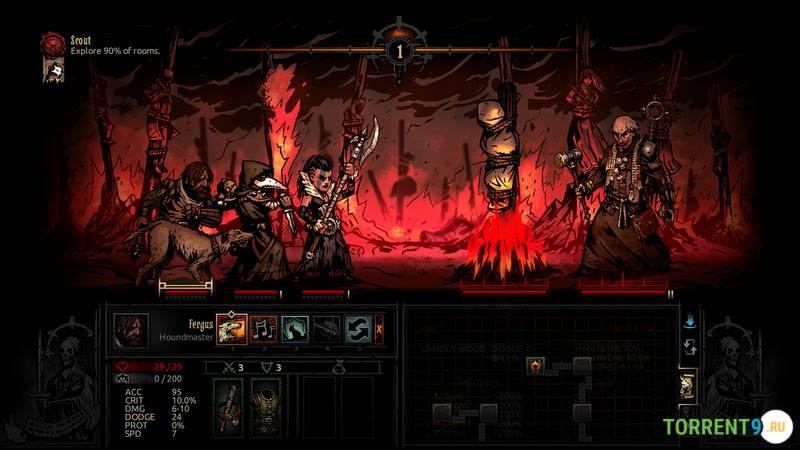
Task: Inspect the equipped leather armor slot
Action: (265, 406)
